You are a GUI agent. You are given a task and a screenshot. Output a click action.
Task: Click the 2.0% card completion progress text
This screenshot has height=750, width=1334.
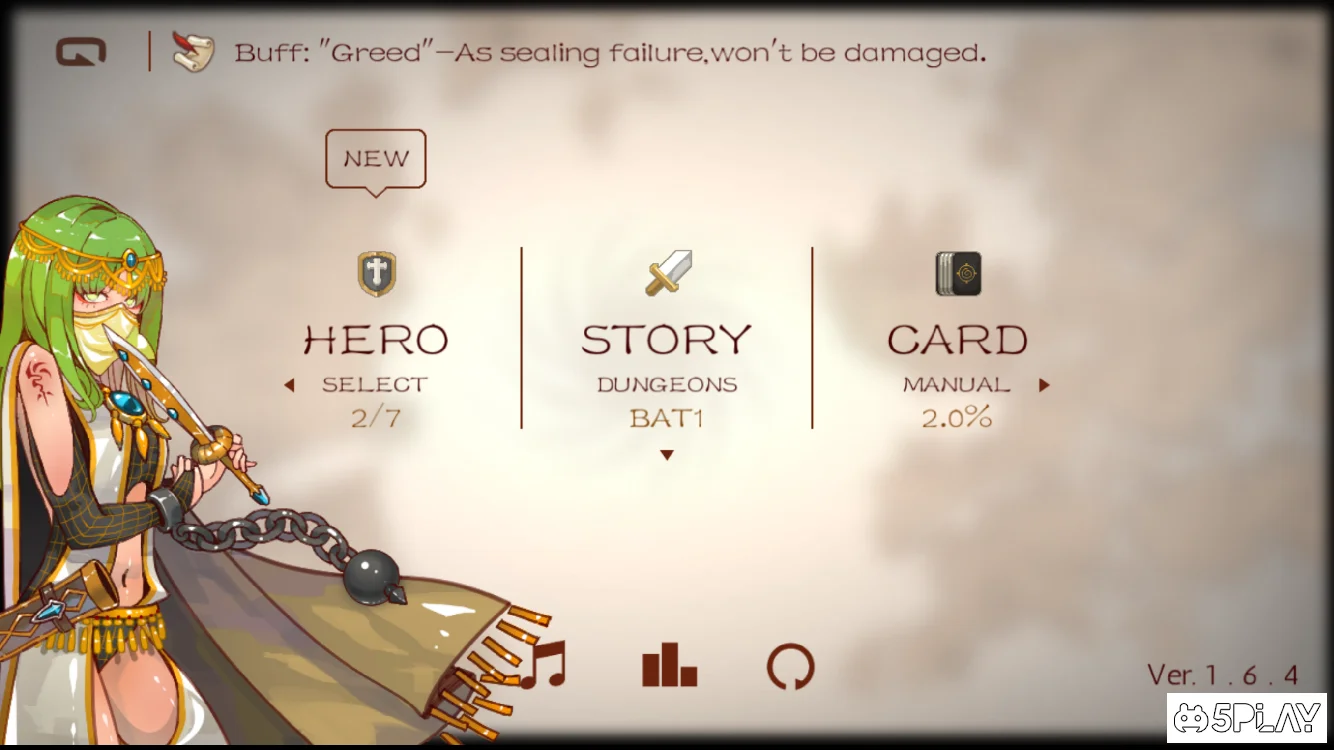pyautogui.click(x=956, y=418)
